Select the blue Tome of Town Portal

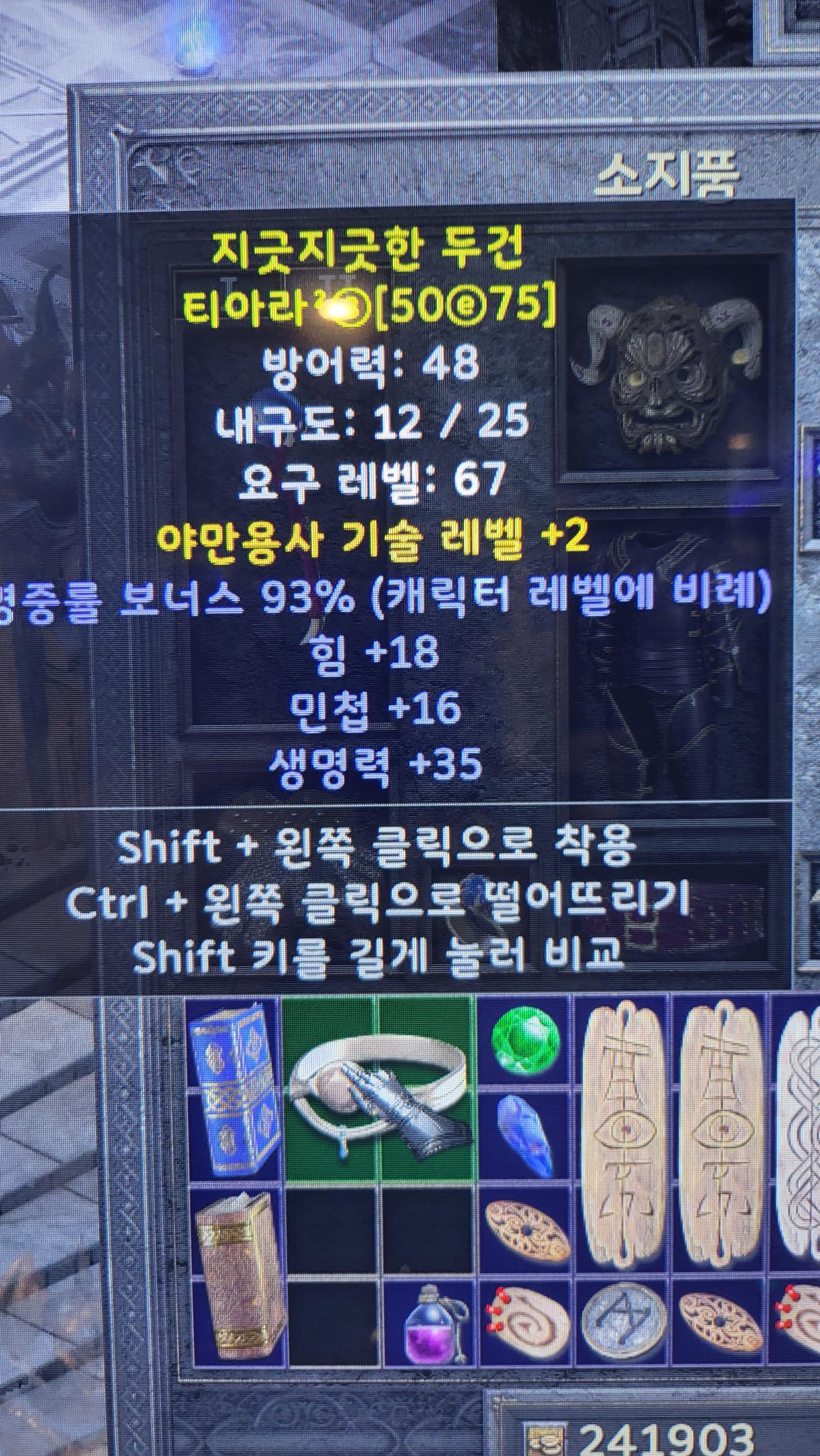coord(234,1087)
